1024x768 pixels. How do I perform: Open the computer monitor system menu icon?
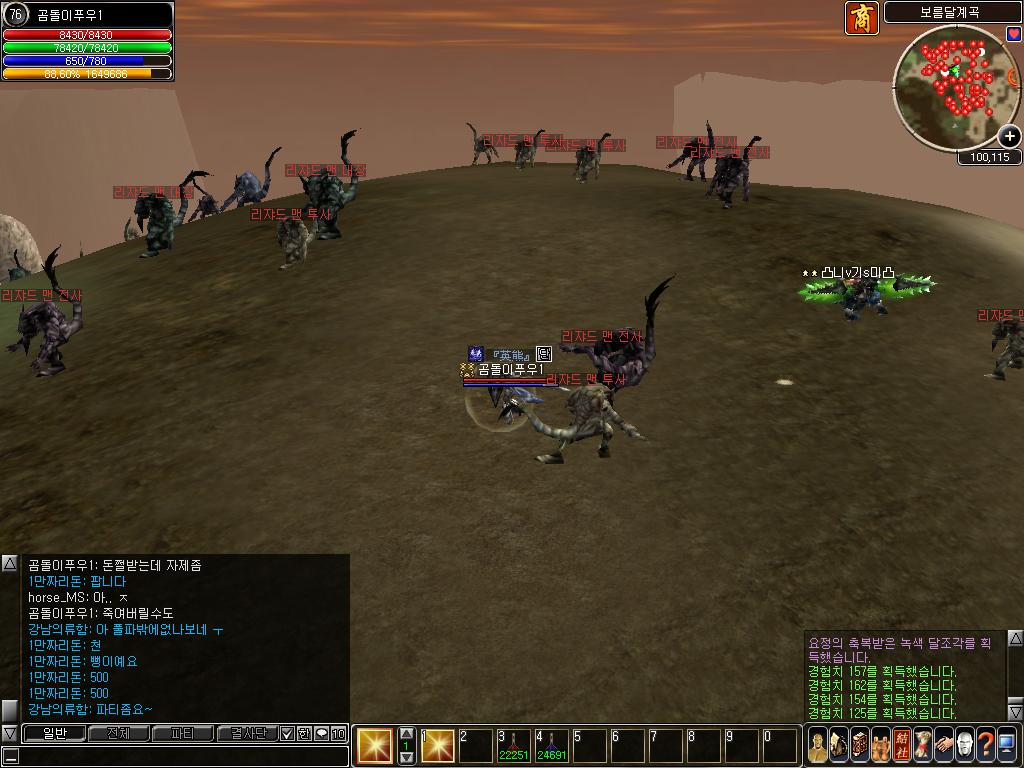pos(1007,745)
